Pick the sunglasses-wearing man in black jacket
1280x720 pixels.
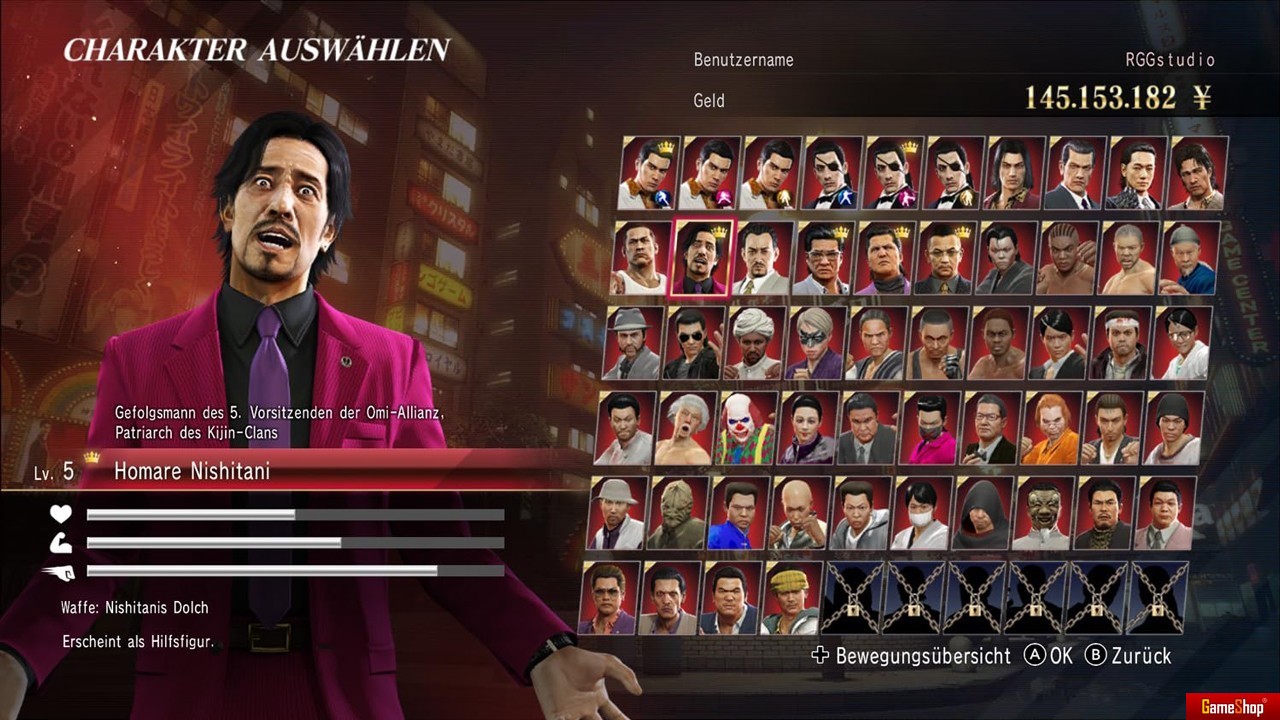[694, 343]
